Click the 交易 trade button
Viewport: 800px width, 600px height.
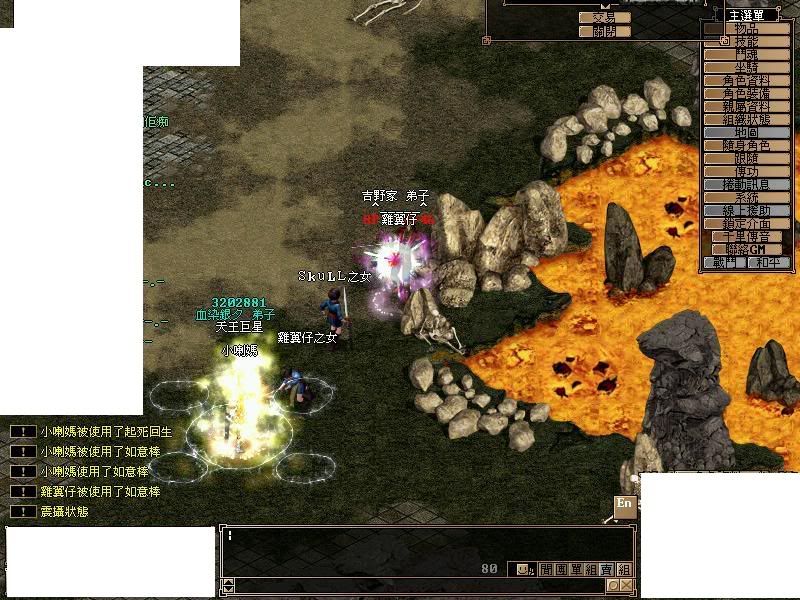604,17
